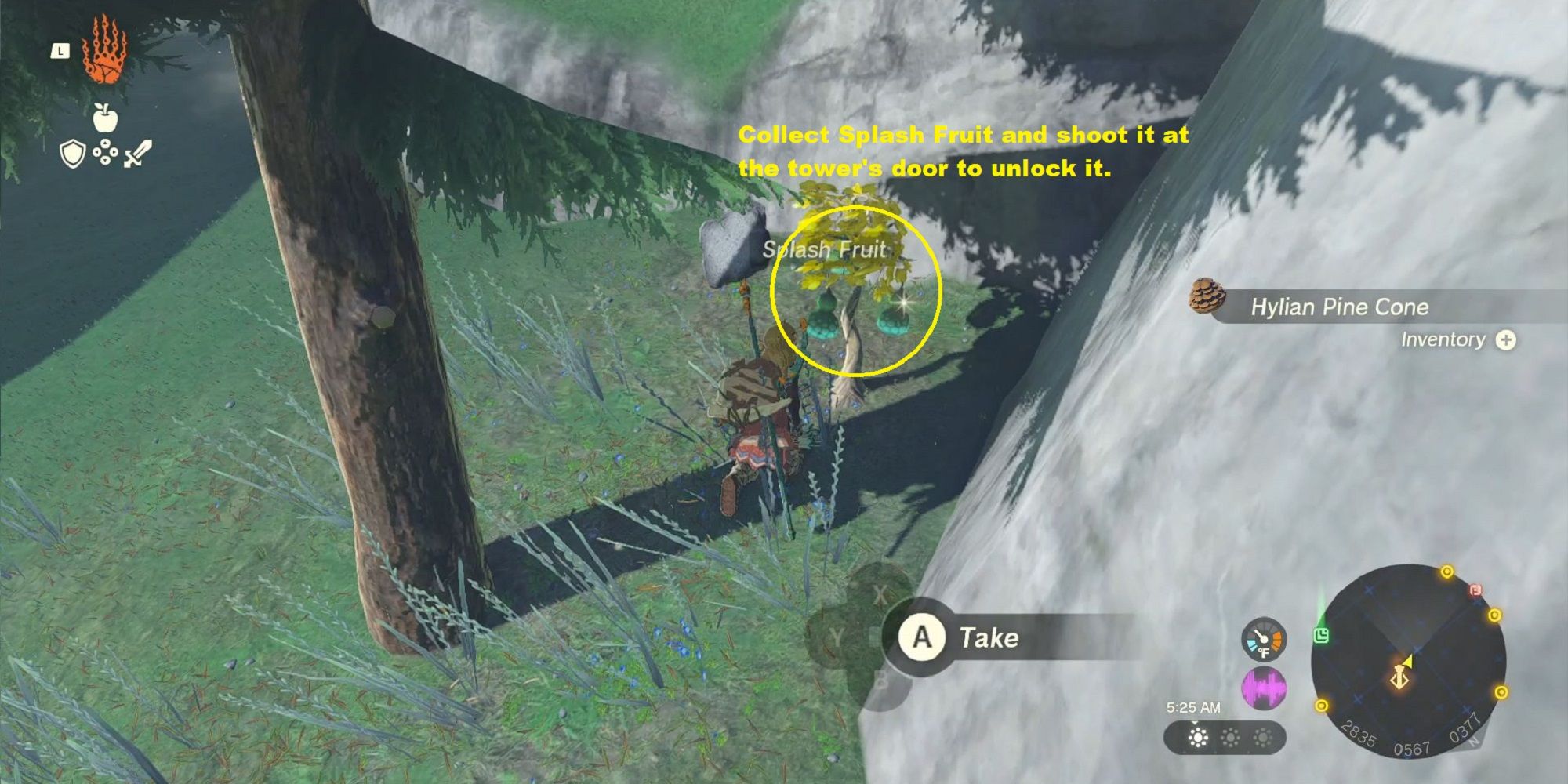This screenshot has height=784, width=1568.
Task: Toggle the current sunny weather icon
Action: click(1197, 738)
